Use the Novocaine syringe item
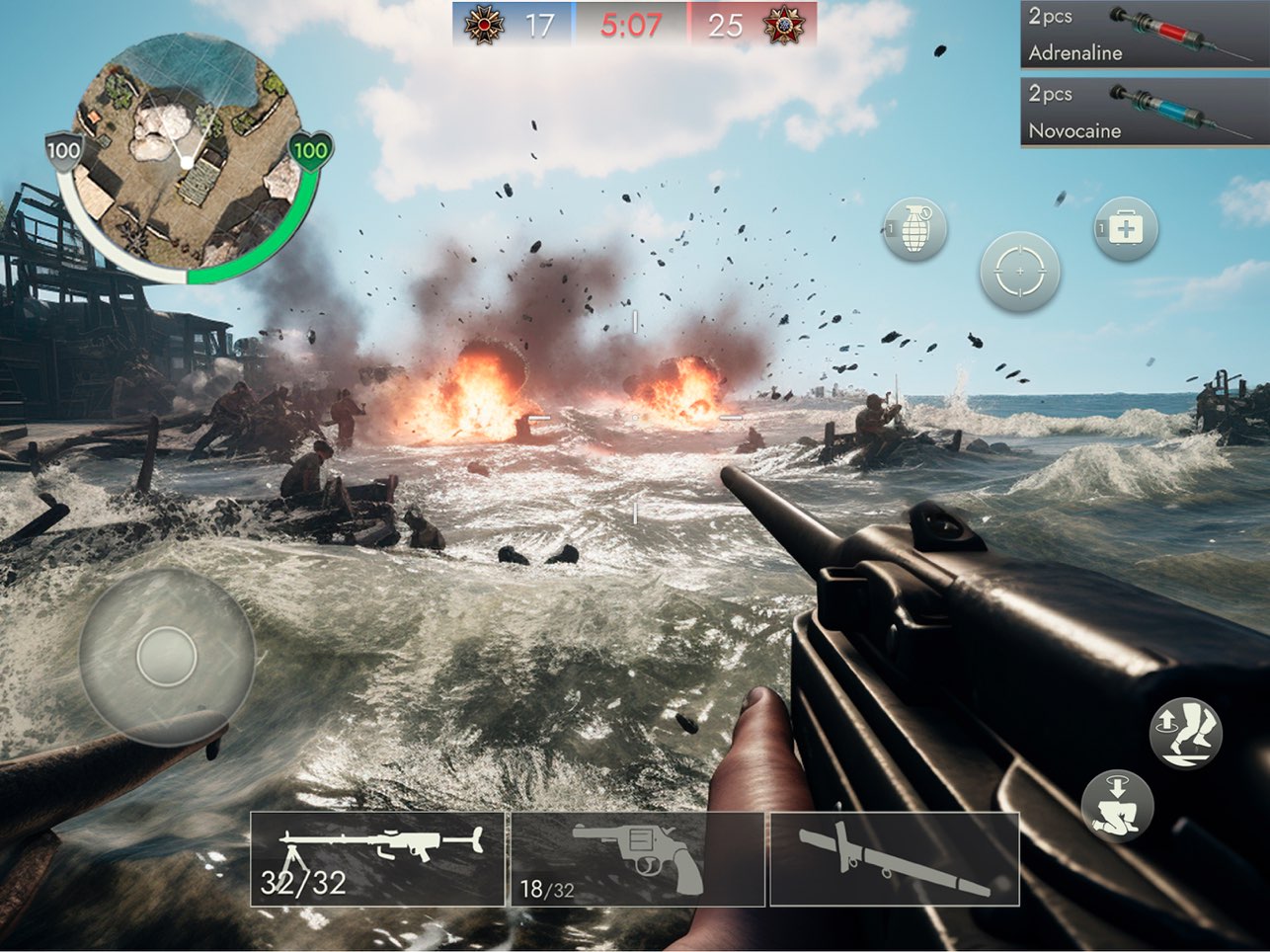 pos(1144,113)
